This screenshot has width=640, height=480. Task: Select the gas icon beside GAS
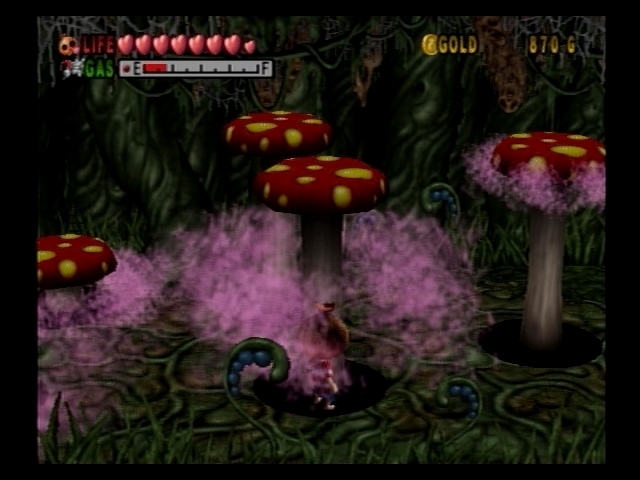click(x=69, y=68)
